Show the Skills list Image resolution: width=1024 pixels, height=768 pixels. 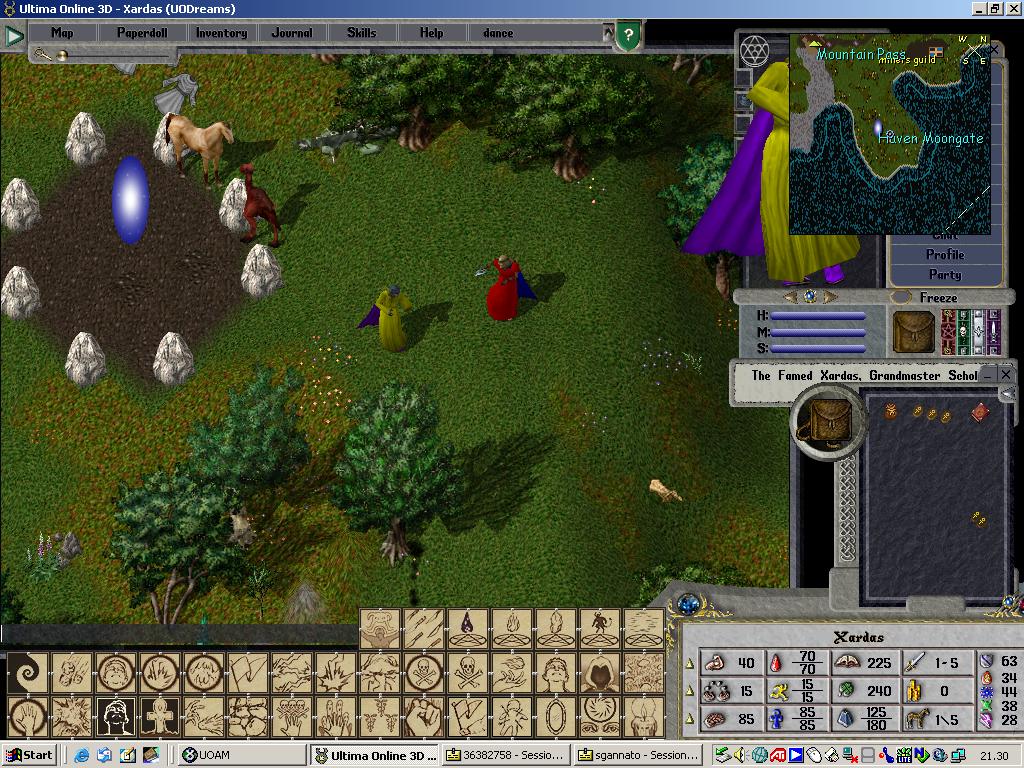(x=361, y=33)
